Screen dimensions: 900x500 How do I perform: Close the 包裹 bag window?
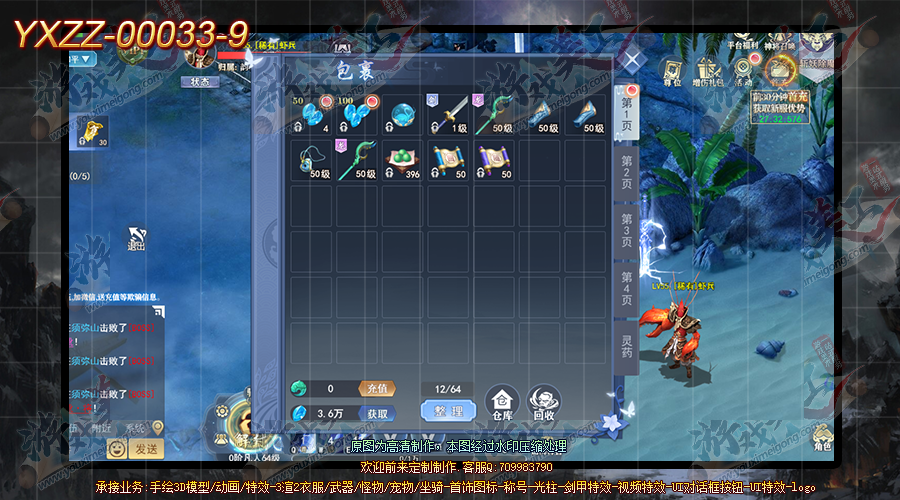pos(631,60)
